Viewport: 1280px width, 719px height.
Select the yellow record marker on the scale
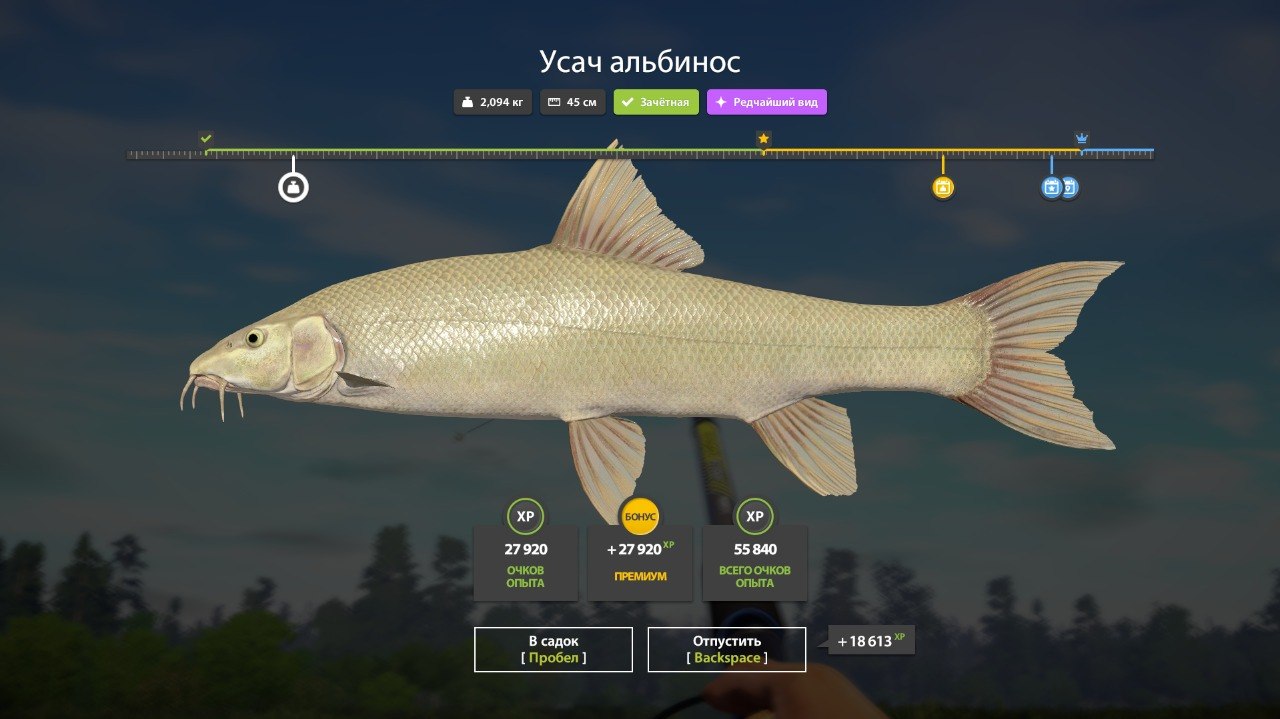coord(942,187)
